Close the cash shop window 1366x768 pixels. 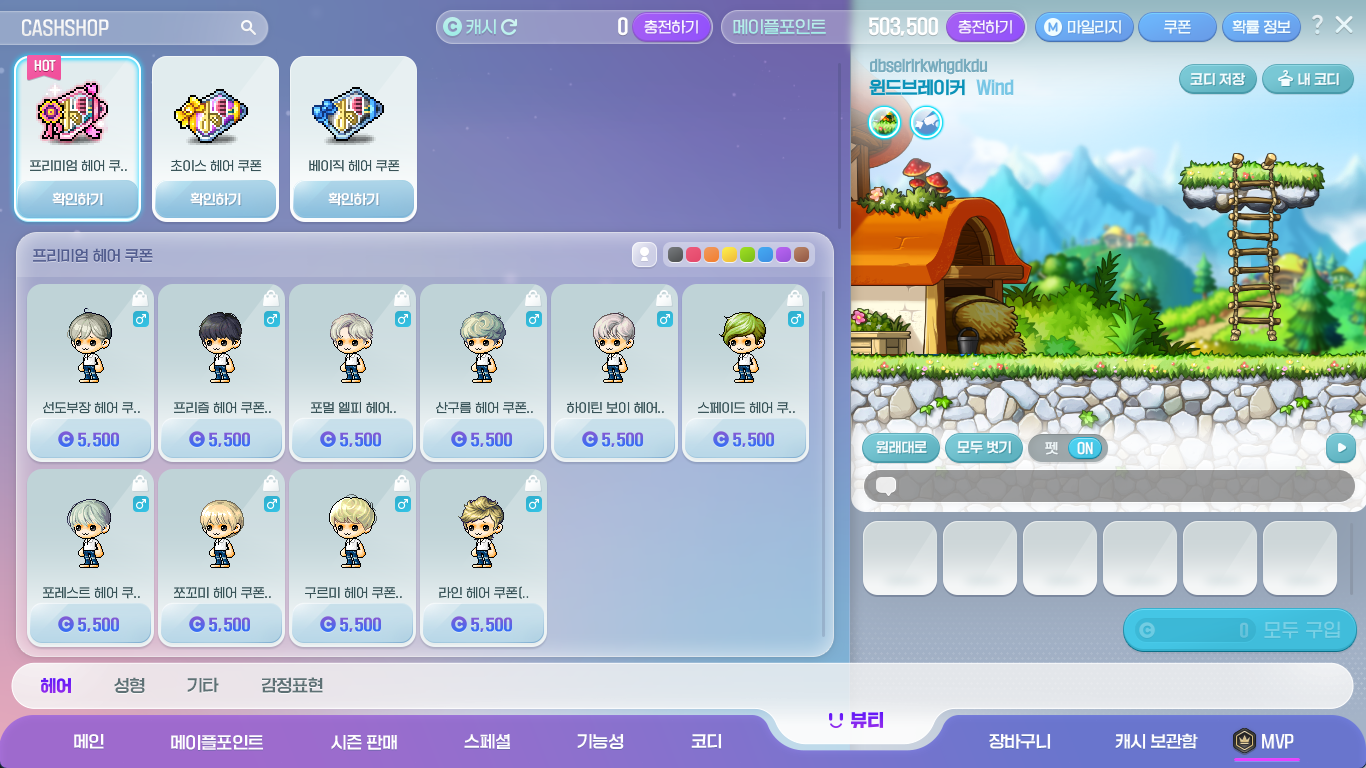[1344, 25]
